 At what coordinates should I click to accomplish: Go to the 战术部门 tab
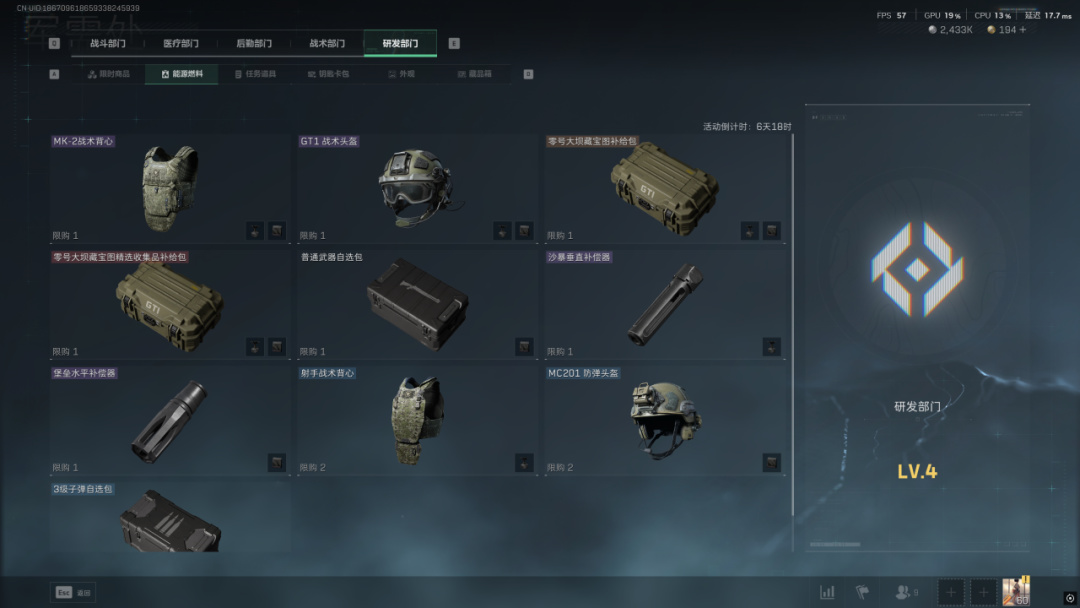[x=327, y=44]
